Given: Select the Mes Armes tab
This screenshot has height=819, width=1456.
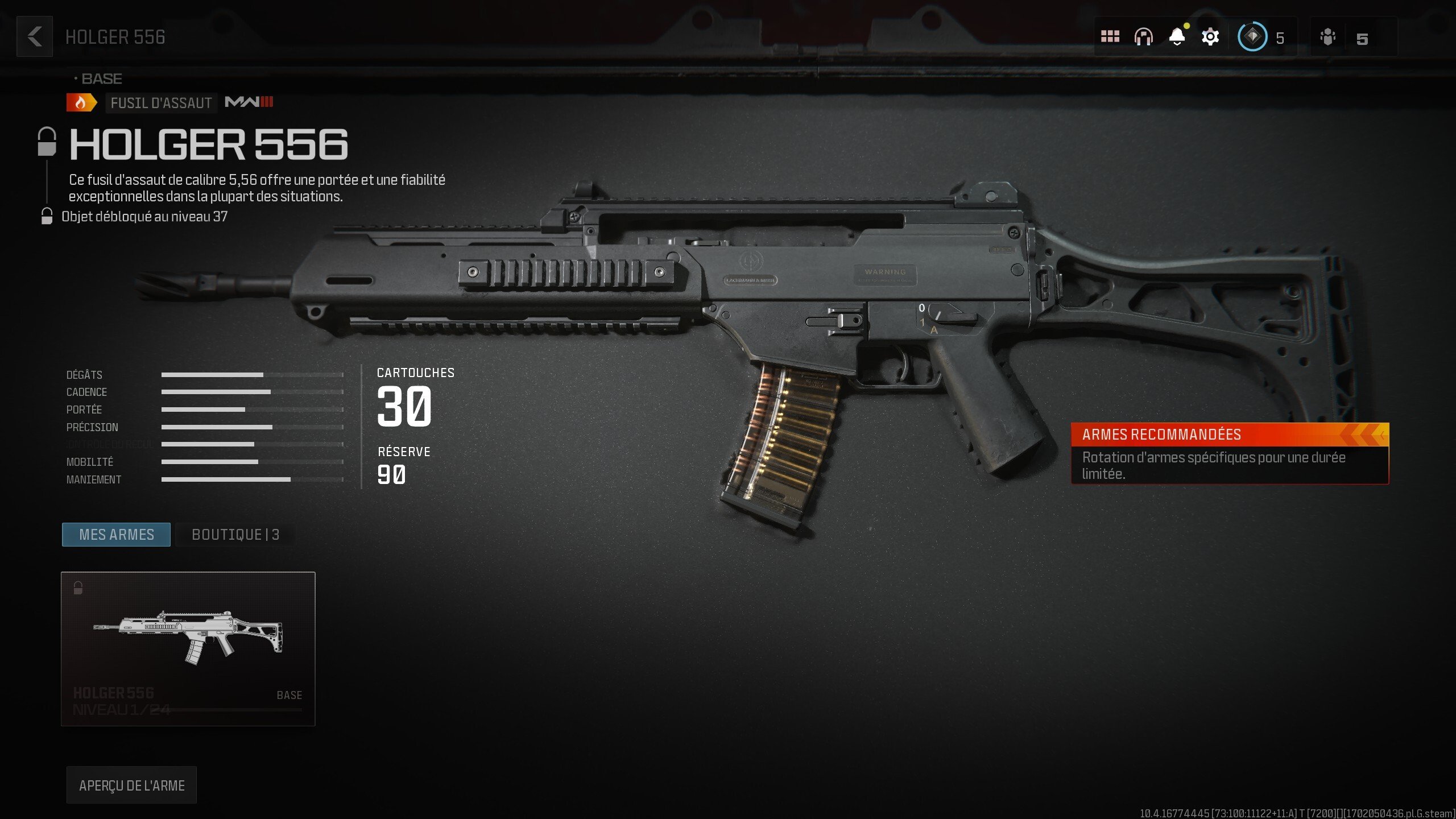Looking at the screenshot, I should pos(115,534).
